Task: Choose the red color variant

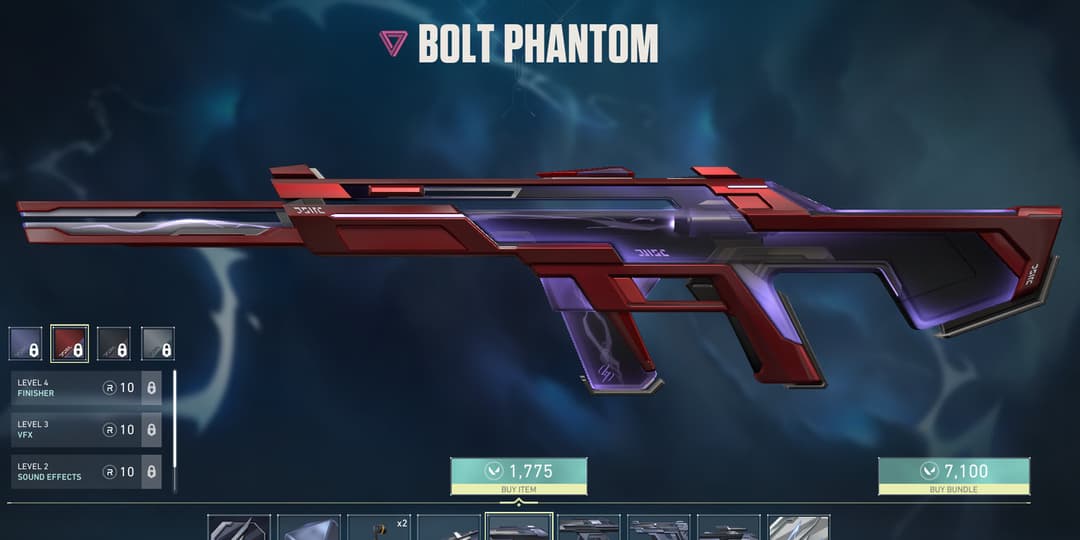Action: 70,344
